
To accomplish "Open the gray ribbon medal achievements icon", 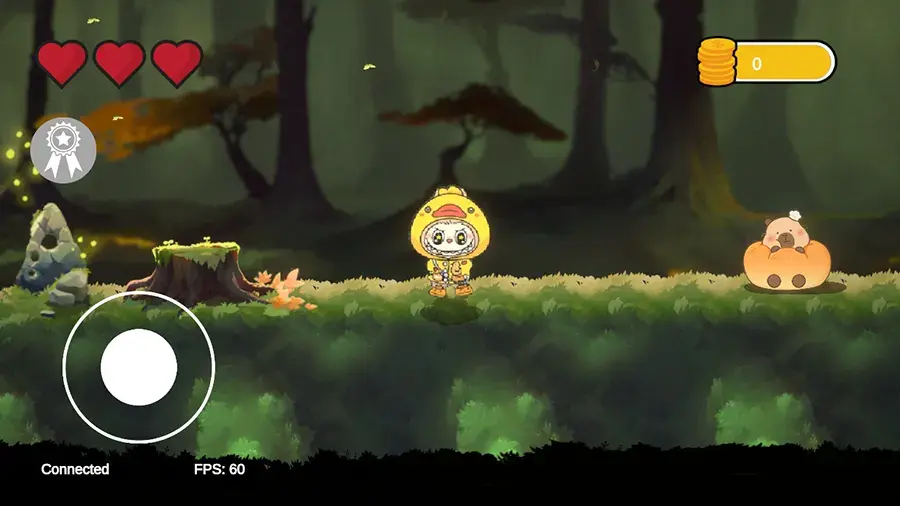I will pyautogui.click(x=64, y=150).
